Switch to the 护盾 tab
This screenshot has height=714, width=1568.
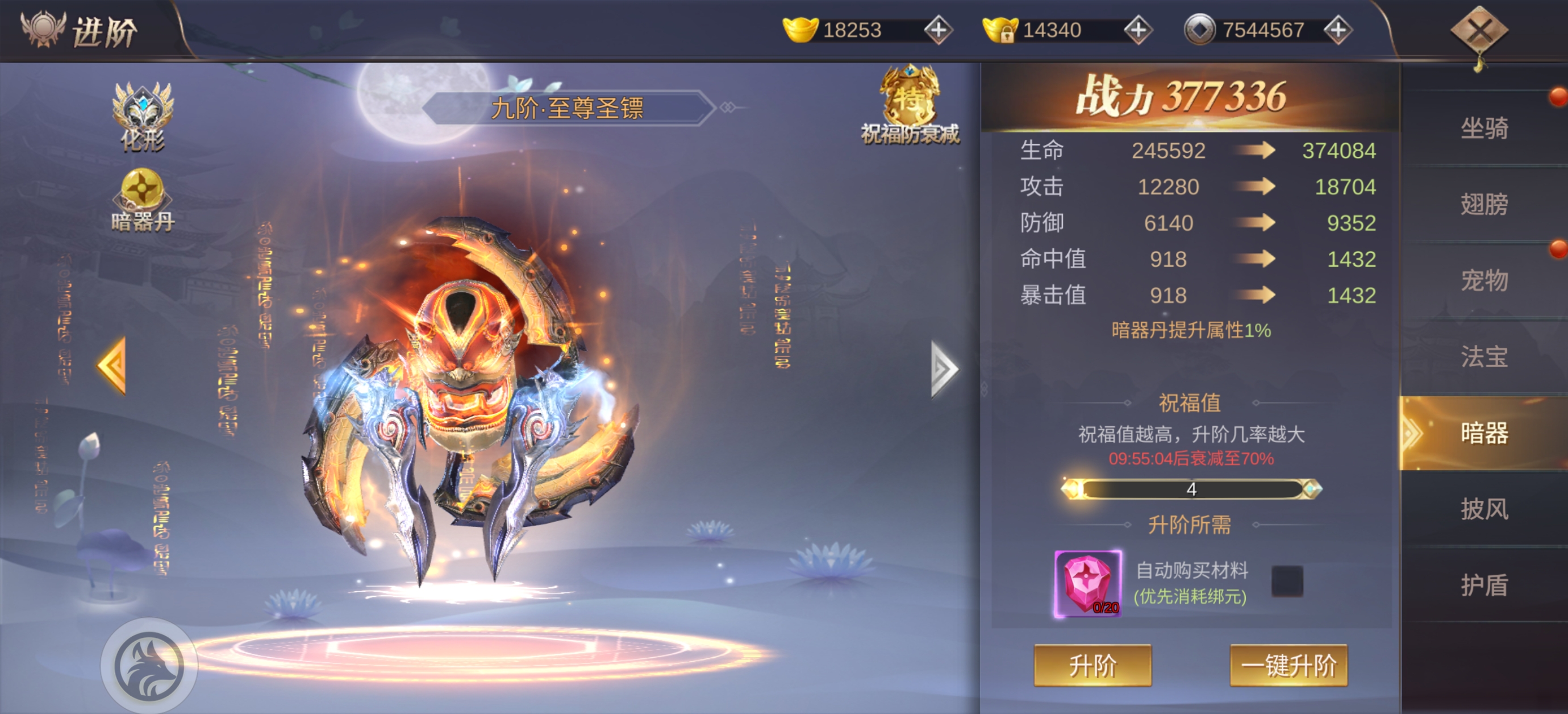(1484, 586)
